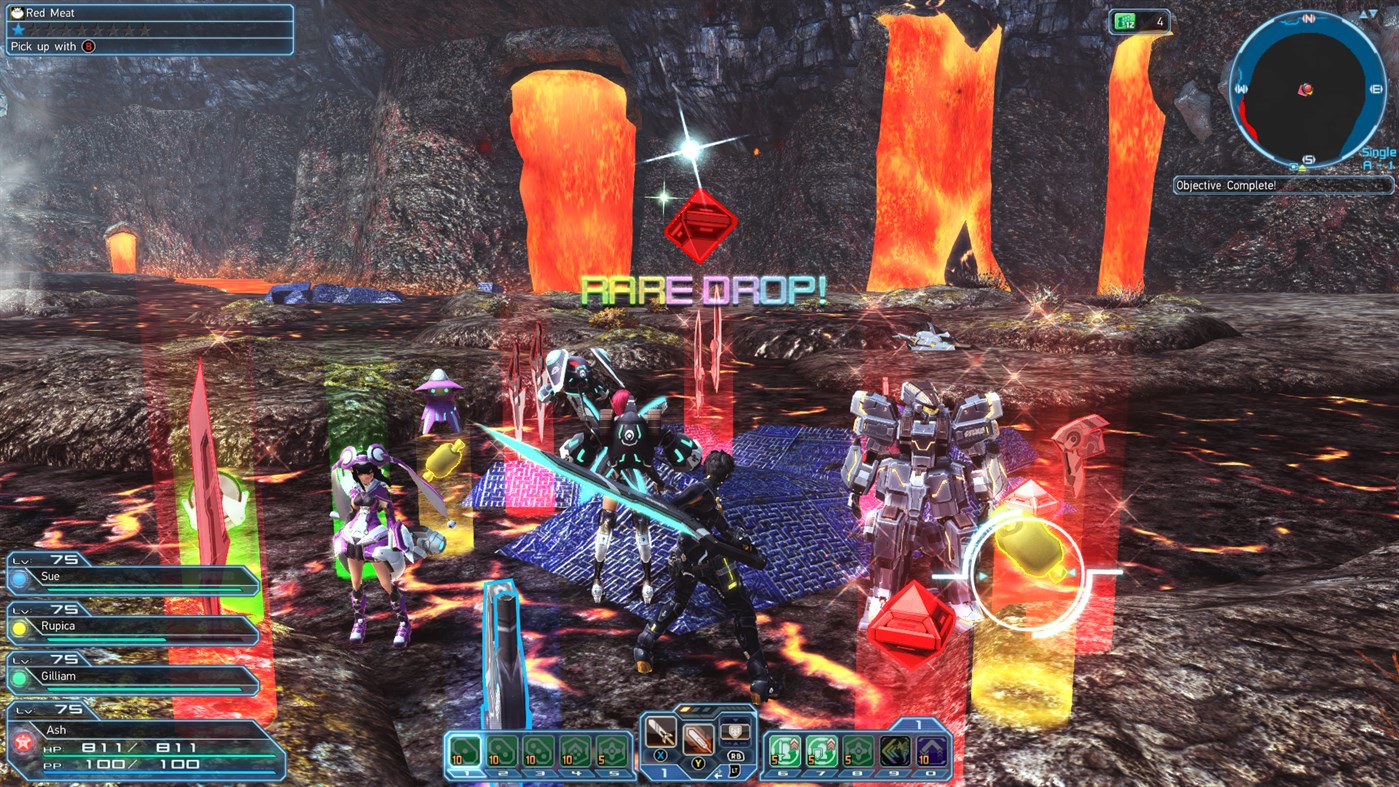Select the sword weapon icon above the X button

tap(661, 730)
